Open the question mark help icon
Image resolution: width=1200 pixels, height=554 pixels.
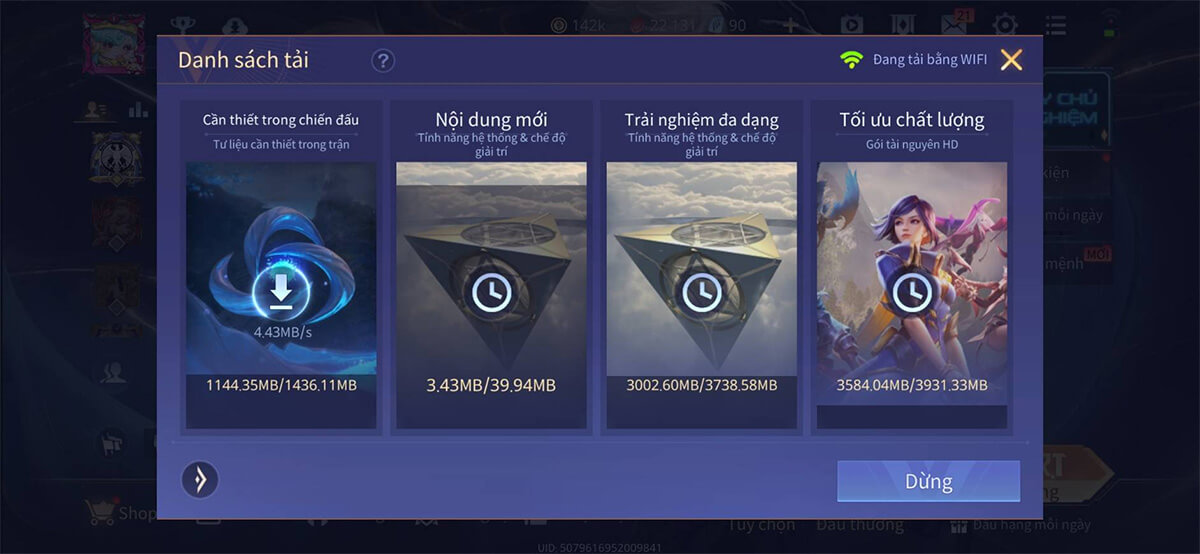click(x=383, y=61)
